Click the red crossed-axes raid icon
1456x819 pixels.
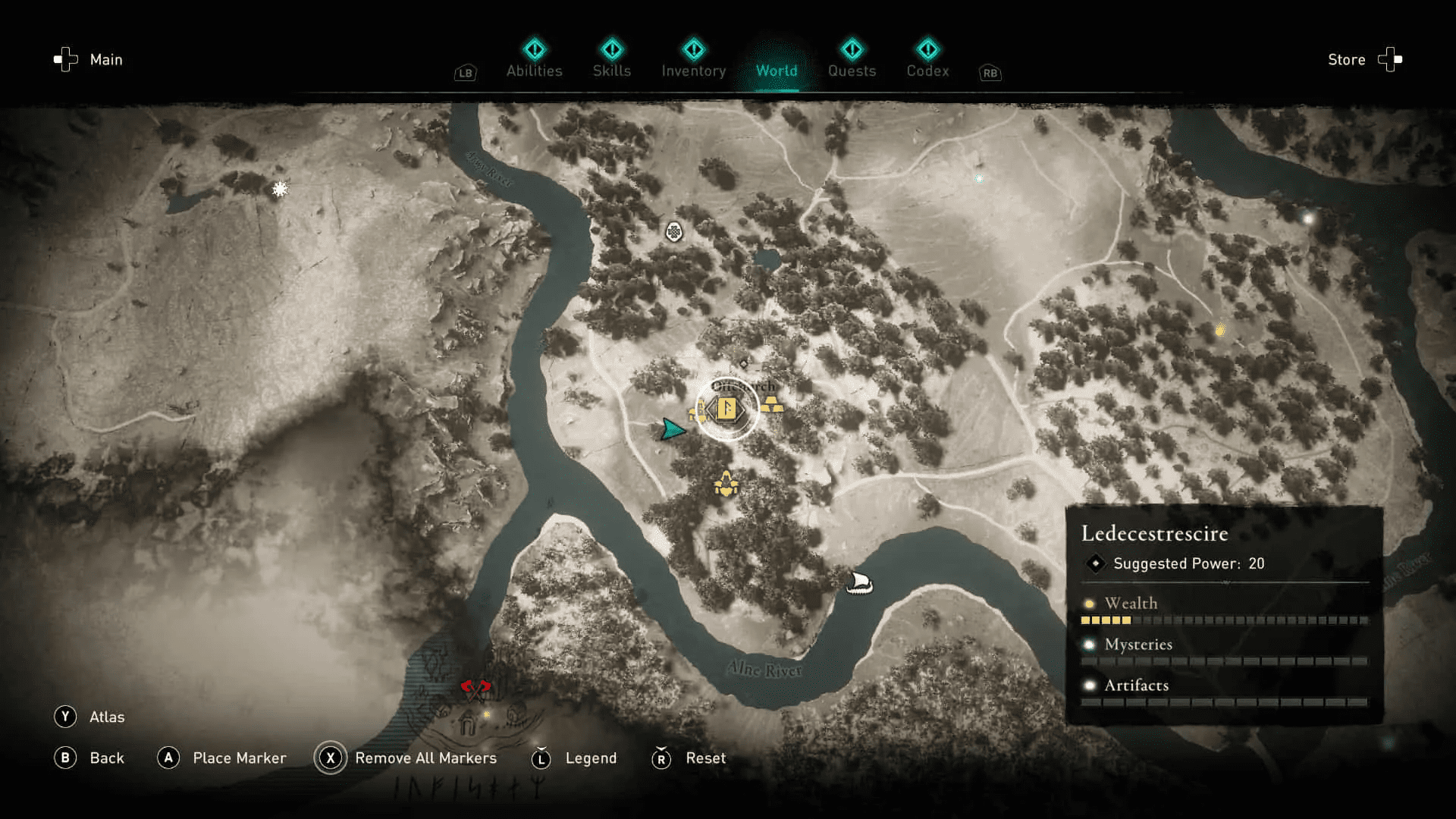(x=474, y=686)
